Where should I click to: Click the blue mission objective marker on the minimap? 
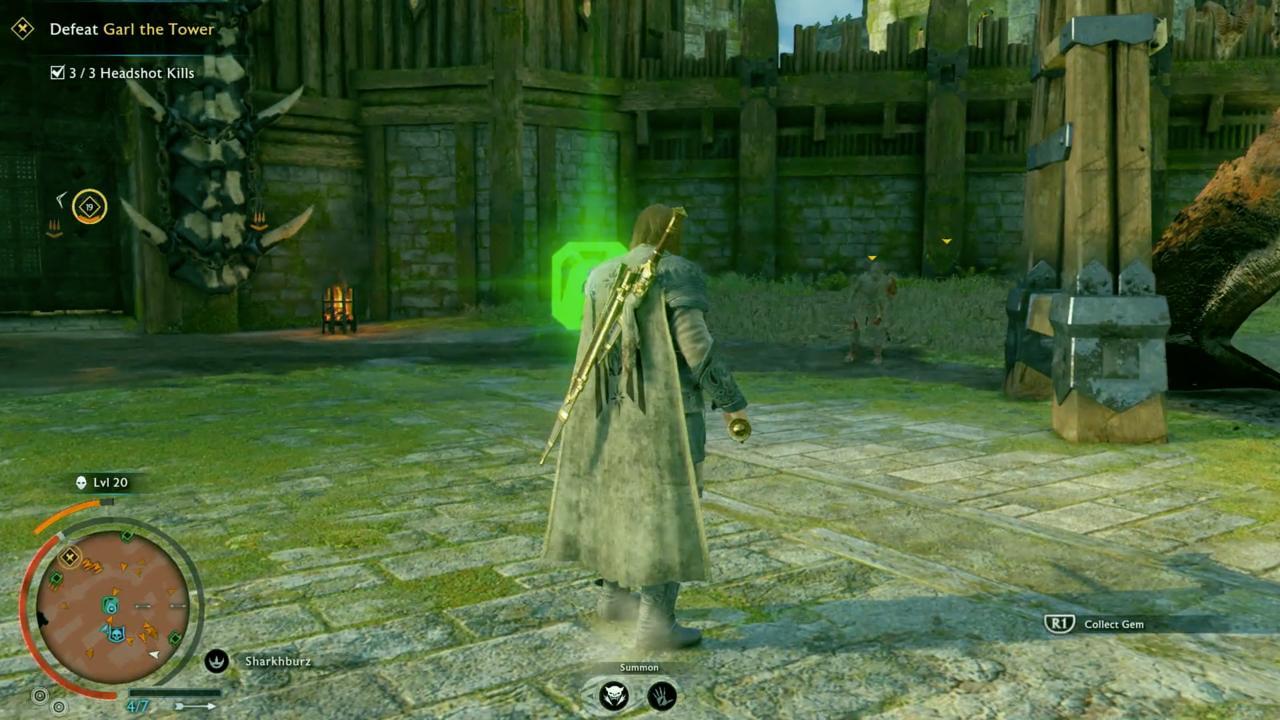(111, 603)
